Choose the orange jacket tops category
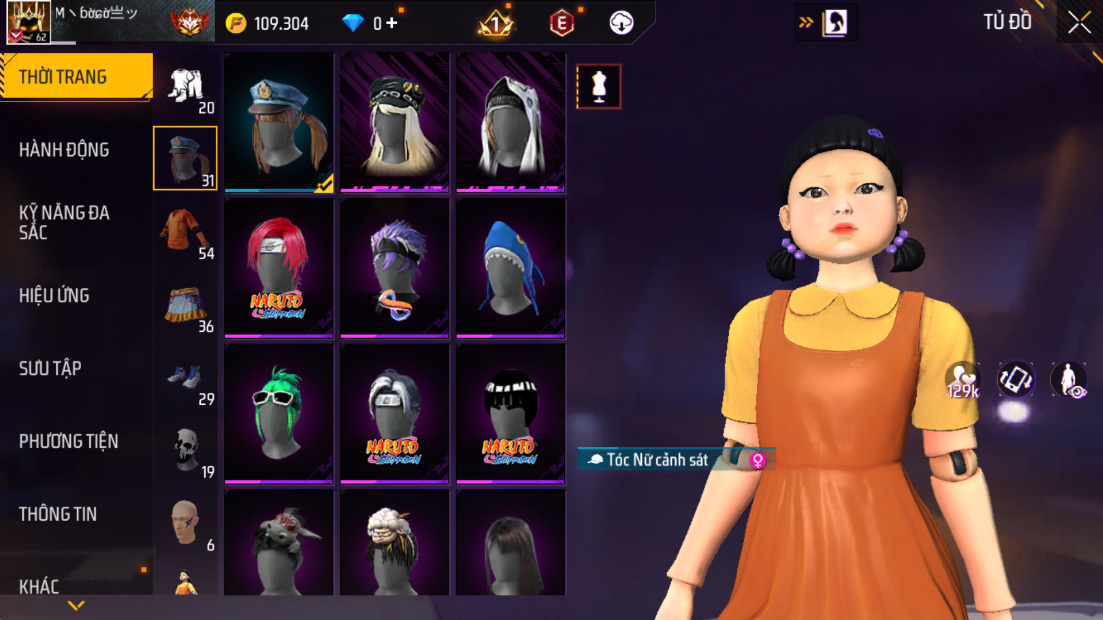1103x620 pixels. coord(184,231)
